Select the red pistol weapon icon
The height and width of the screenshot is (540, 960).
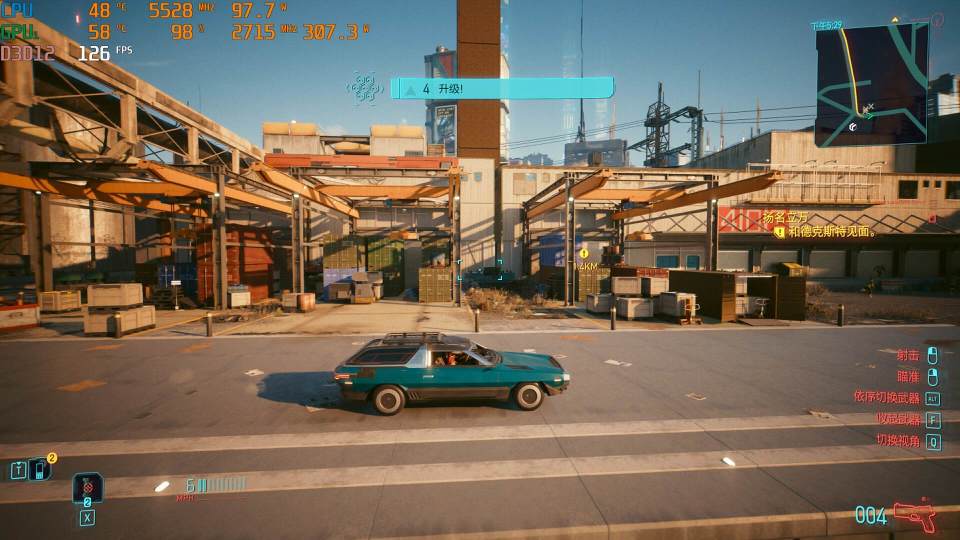coord(914,515)
